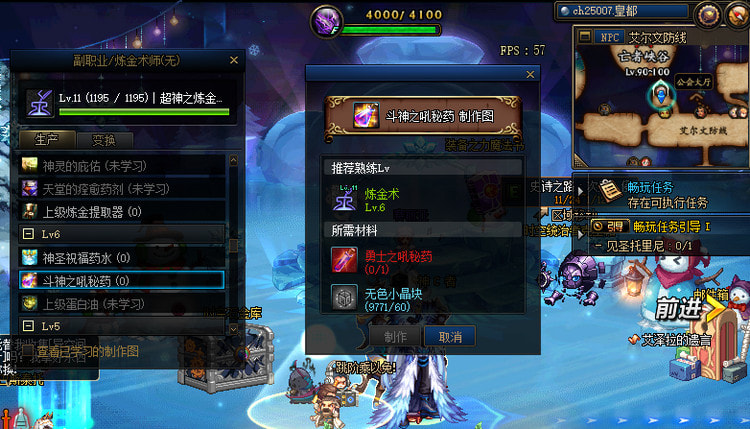Toggle the 查看已学习的制作图 checkbox
This screenshot has width=750, height=429.
click(x=26, y=351)
